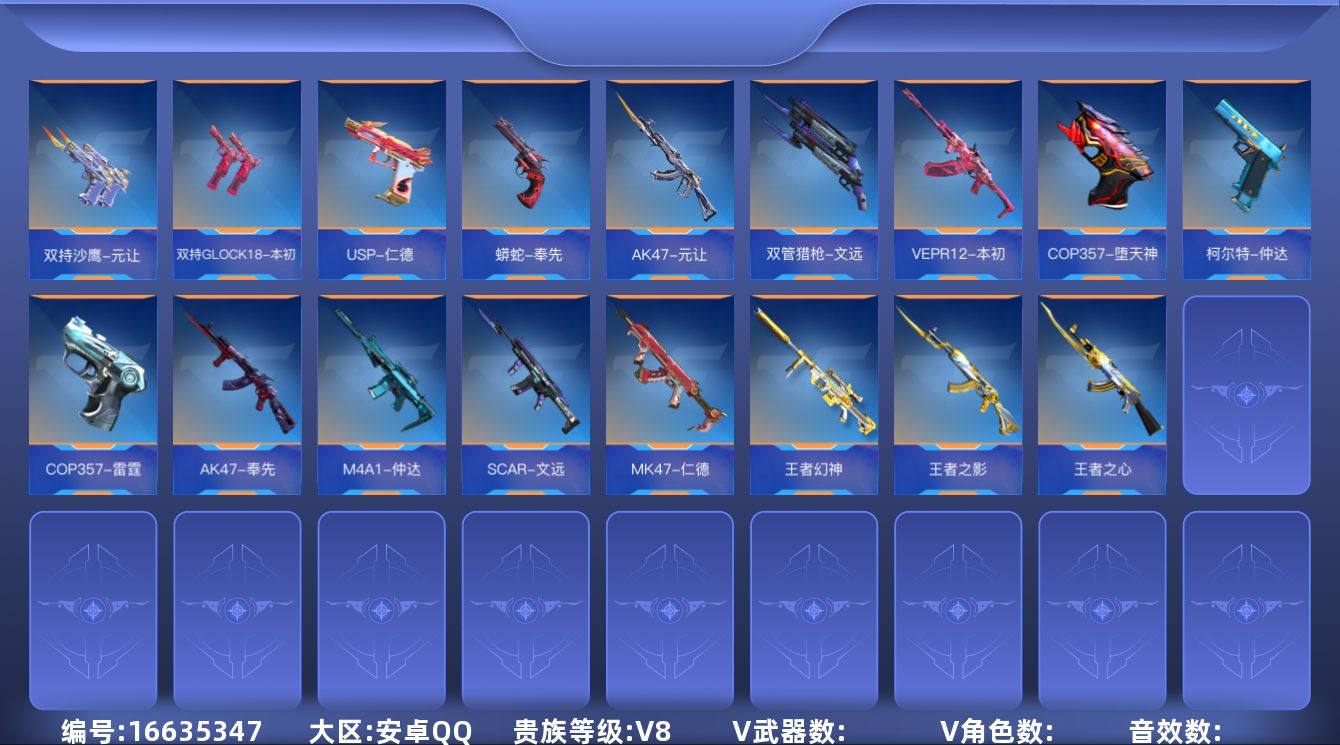This screenshot has height=745, width=1340.
Task: Open the 柯尔特-仲达 pistol card
Action: (1246, 175)
